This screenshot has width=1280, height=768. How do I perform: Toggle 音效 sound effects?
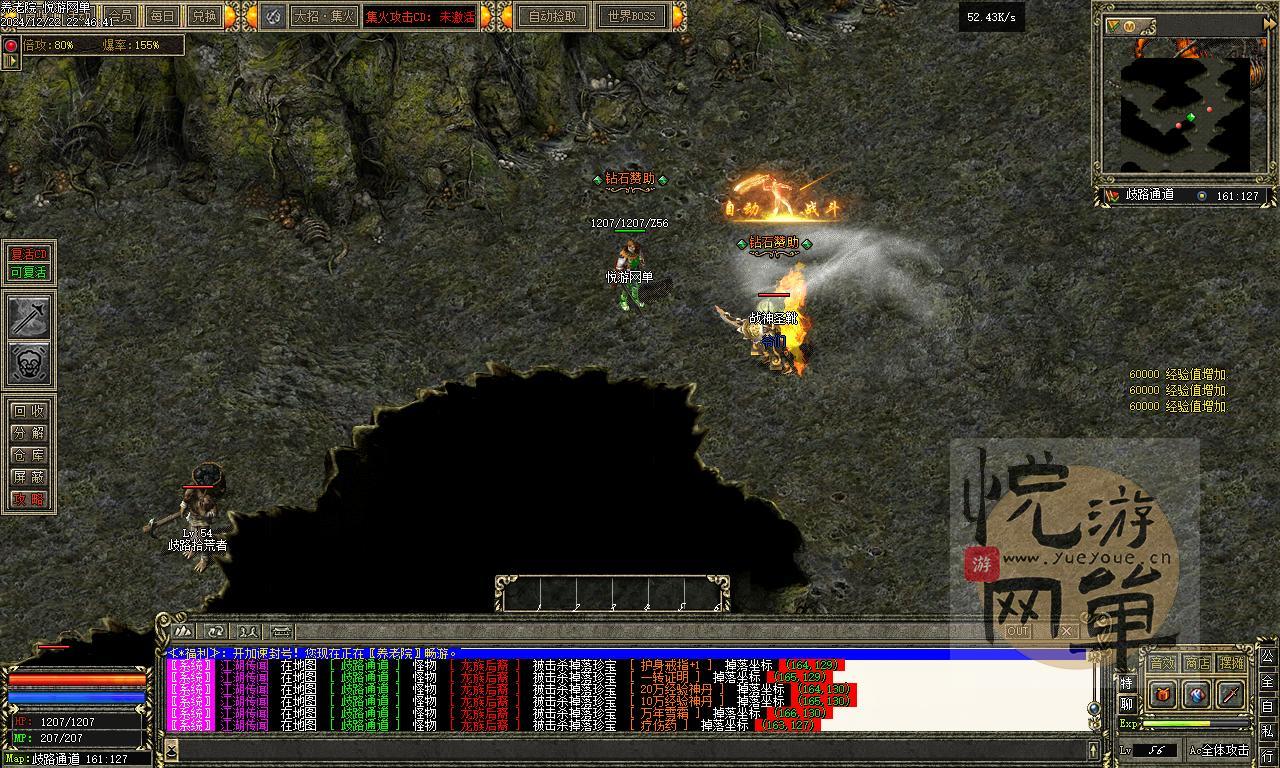(x=1162, y=663)
